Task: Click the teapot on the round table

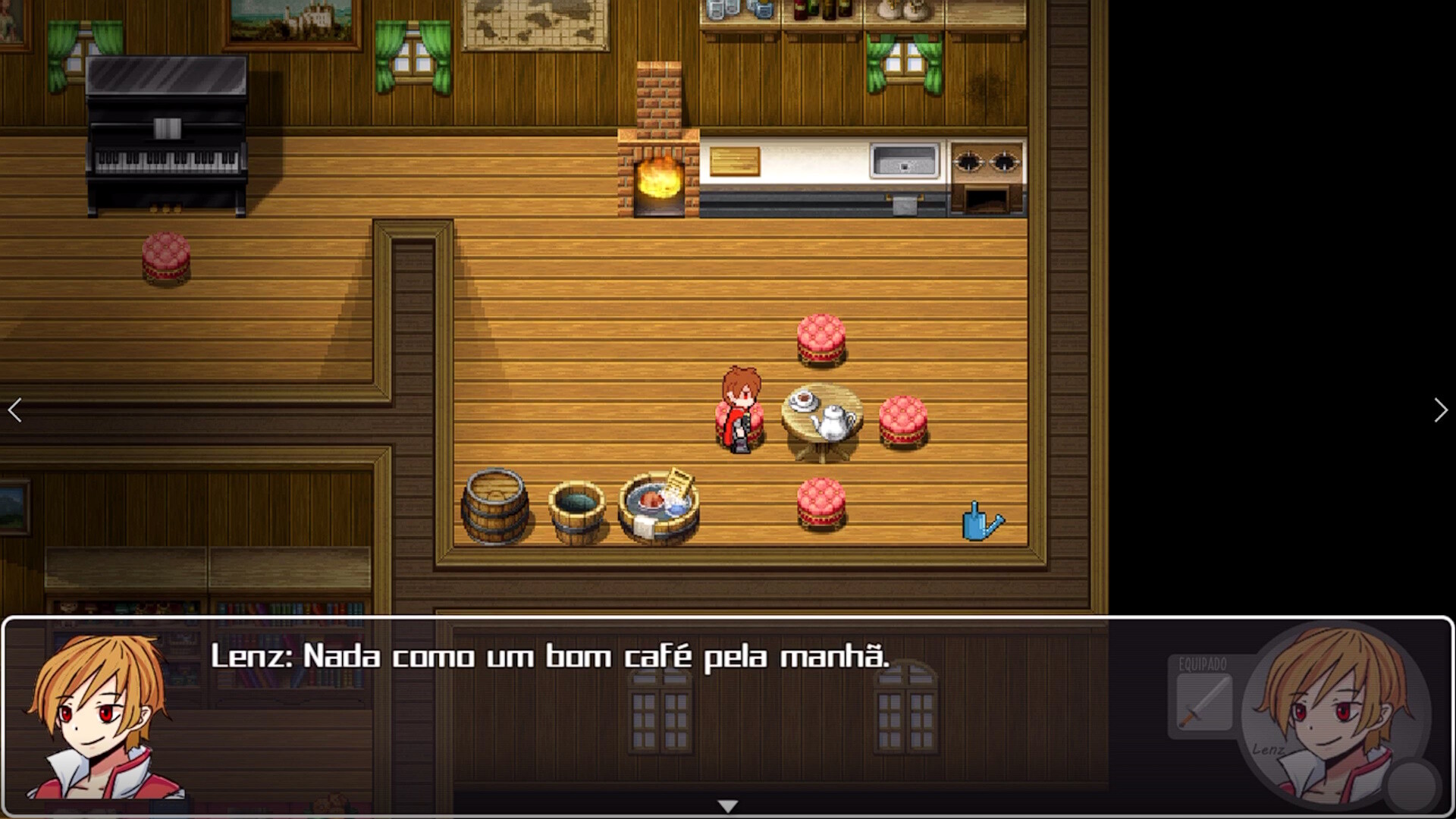Action: [834, 425]
